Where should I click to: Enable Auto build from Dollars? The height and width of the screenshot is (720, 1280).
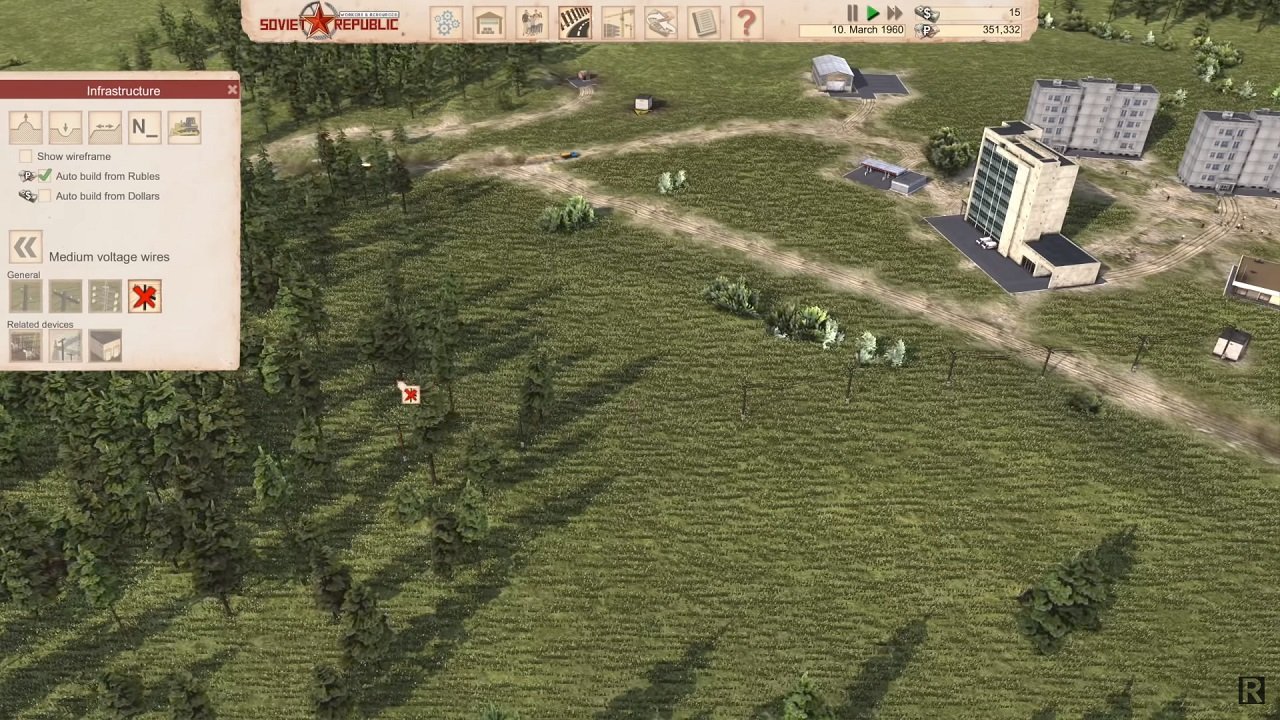pyautogui.click(x=45, y=195)
